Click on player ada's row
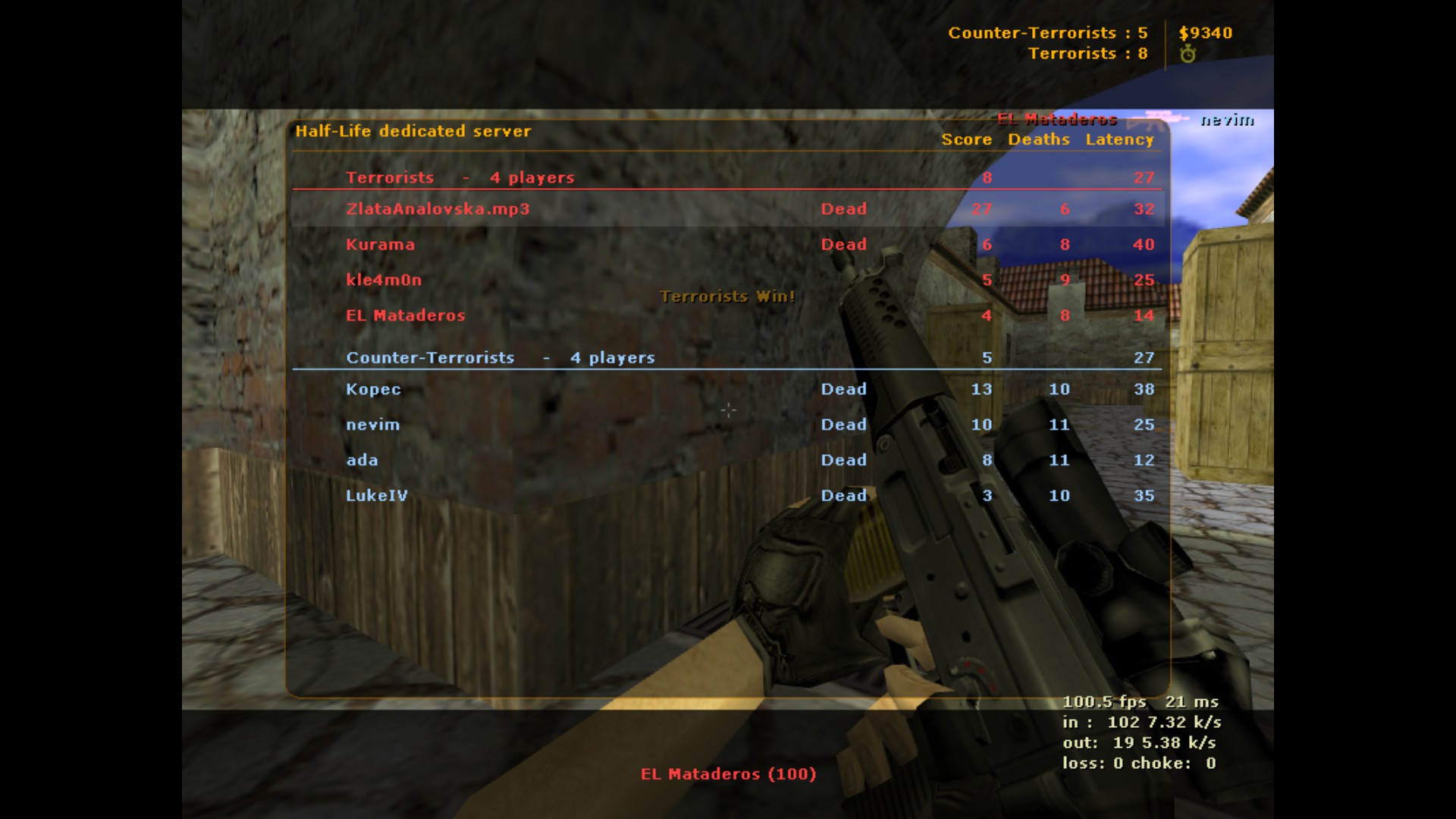This screenshot has width=1456, height=819. click(x=362, y=460)
